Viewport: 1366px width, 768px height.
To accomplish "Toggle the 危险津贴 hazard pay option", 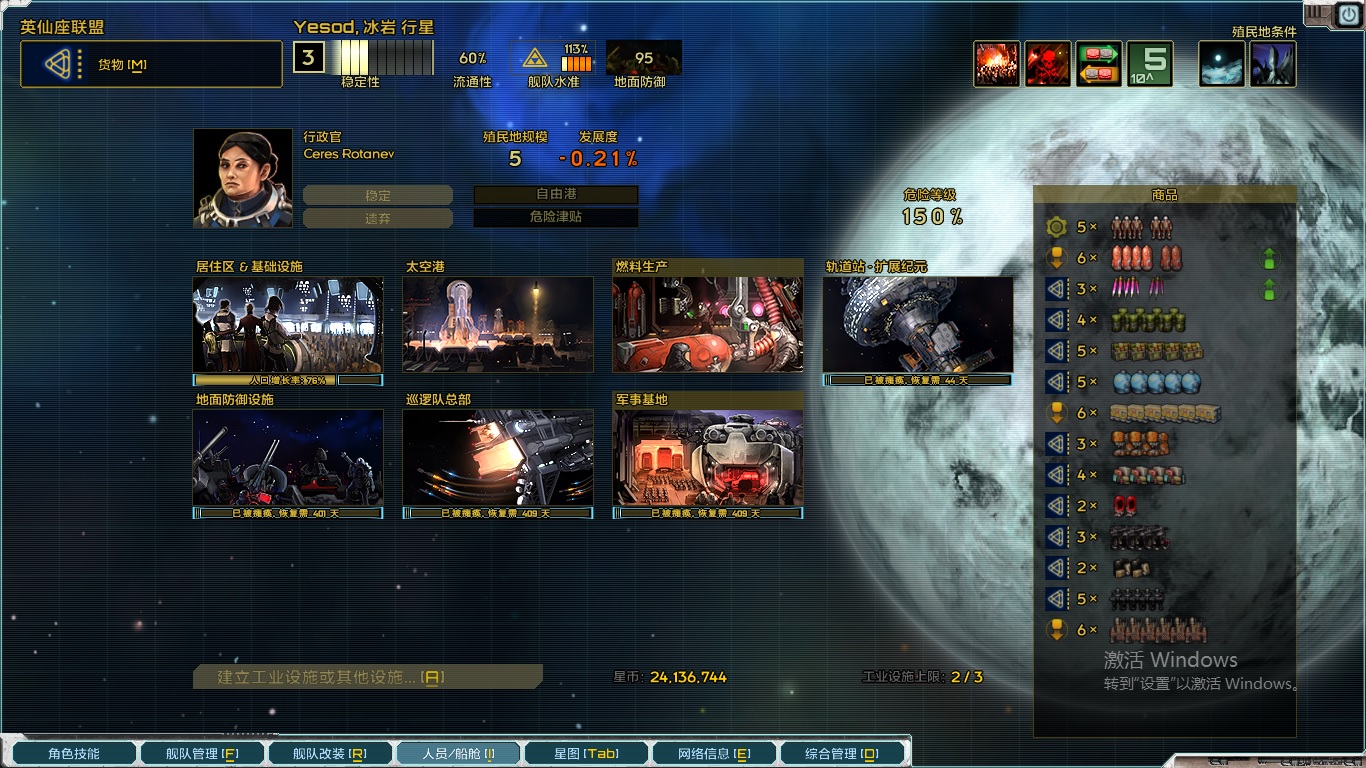I will click(x=556, y=217).
